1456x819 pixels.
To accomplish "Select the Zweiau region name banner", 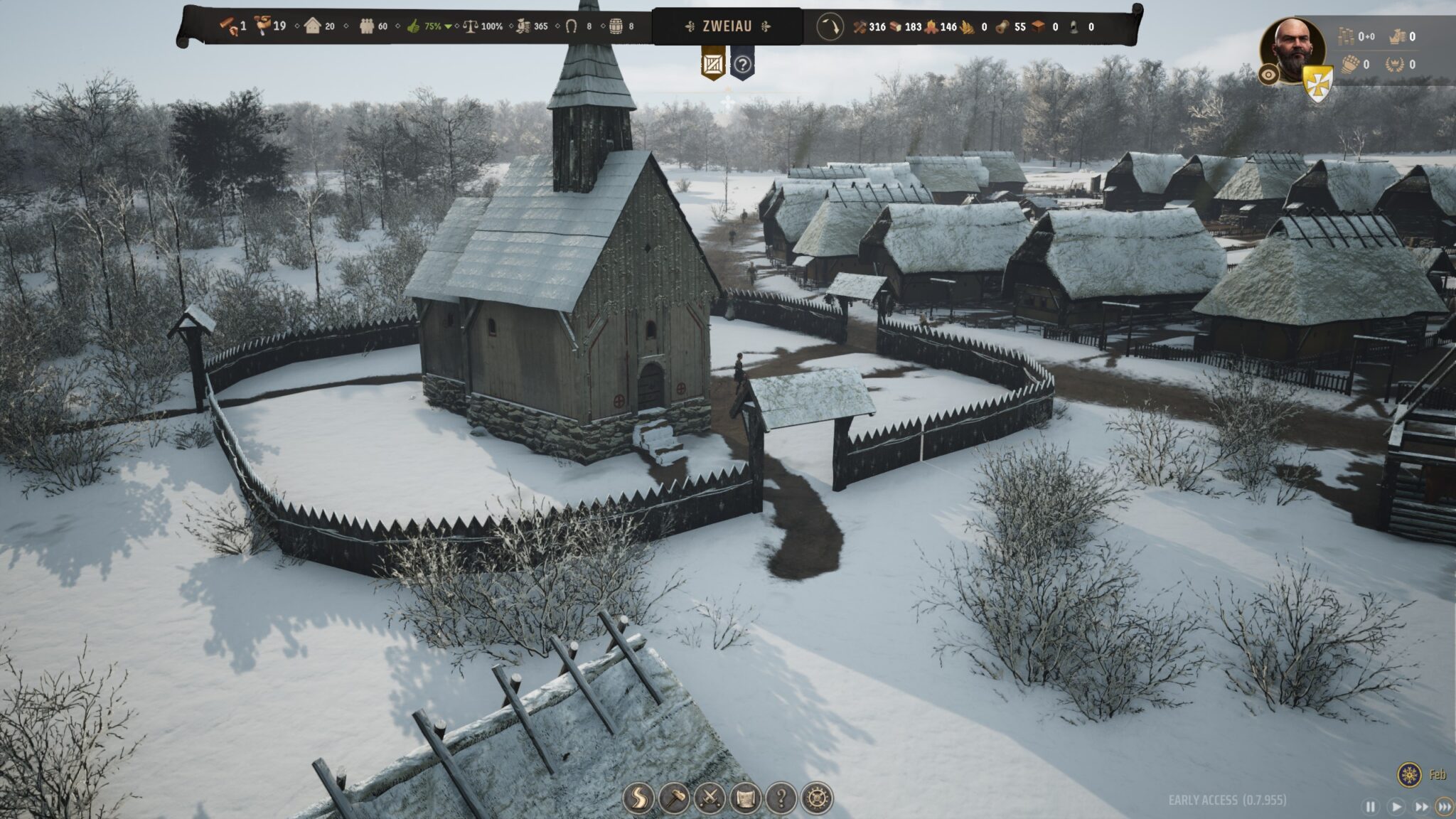I will coord(727,26).
